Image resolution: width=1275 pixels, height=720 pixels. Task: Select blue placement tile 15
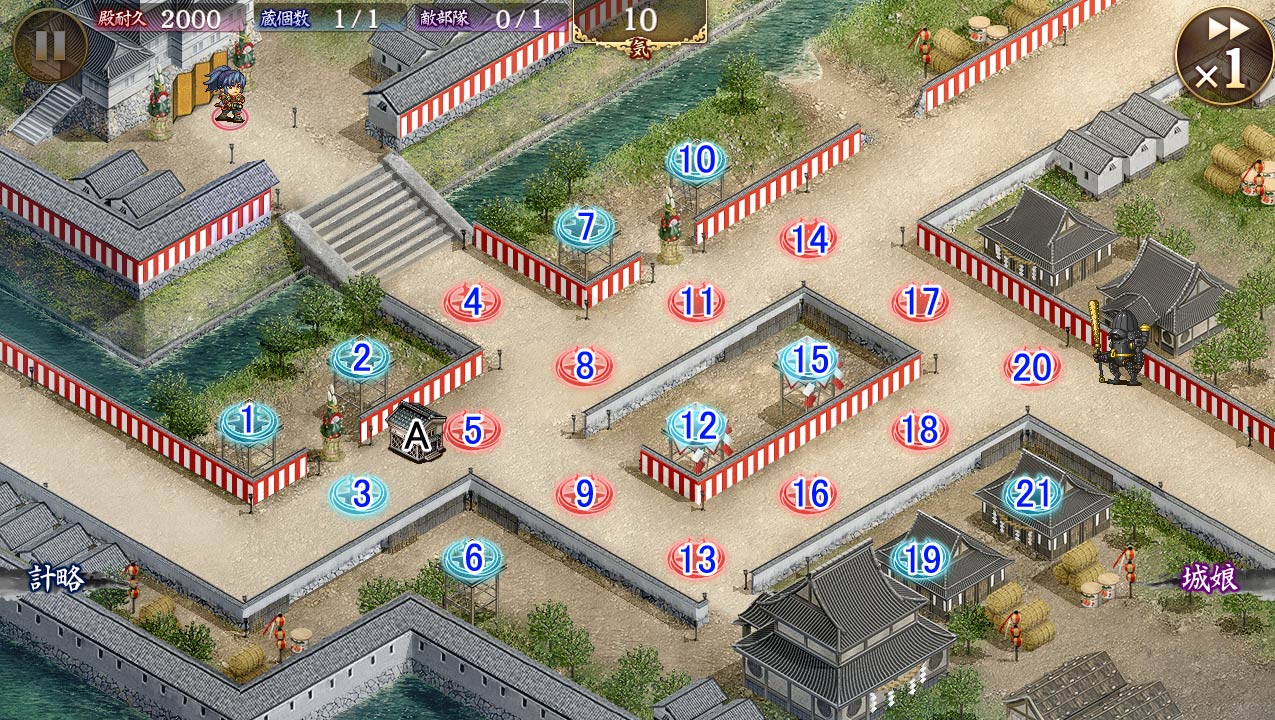809,360
